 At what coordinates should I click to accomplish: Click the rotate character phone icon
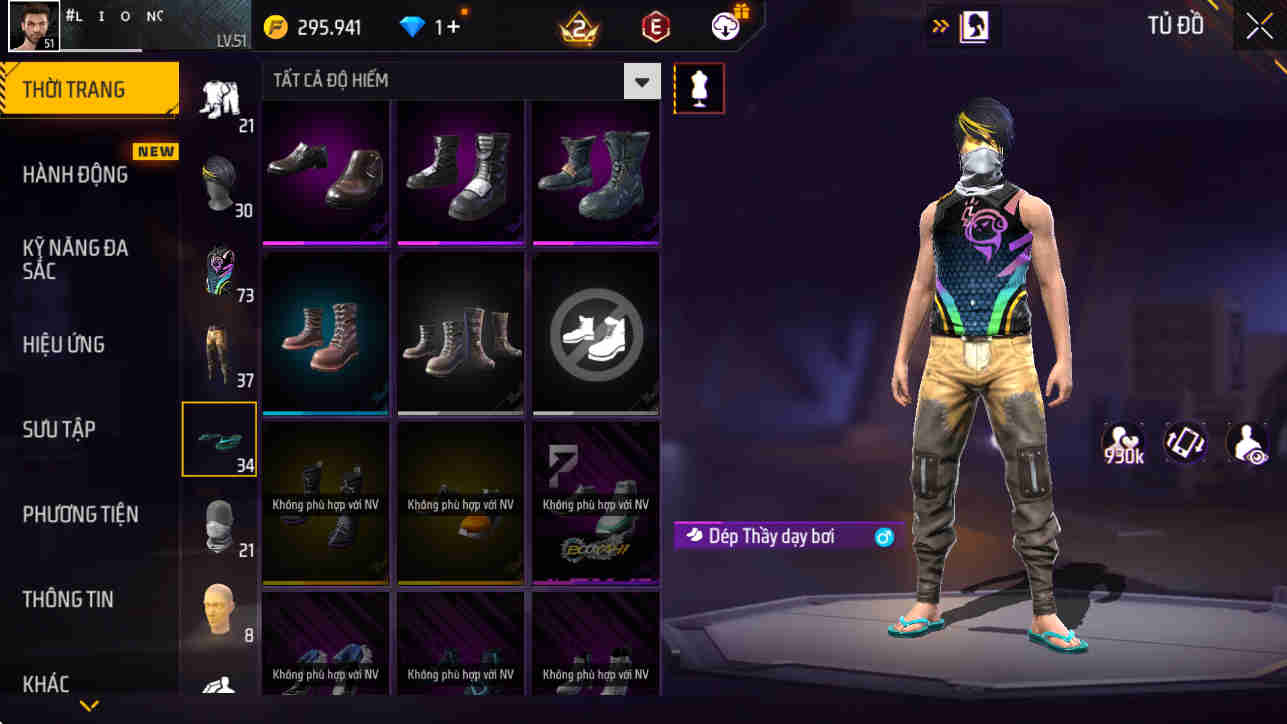1185,442
